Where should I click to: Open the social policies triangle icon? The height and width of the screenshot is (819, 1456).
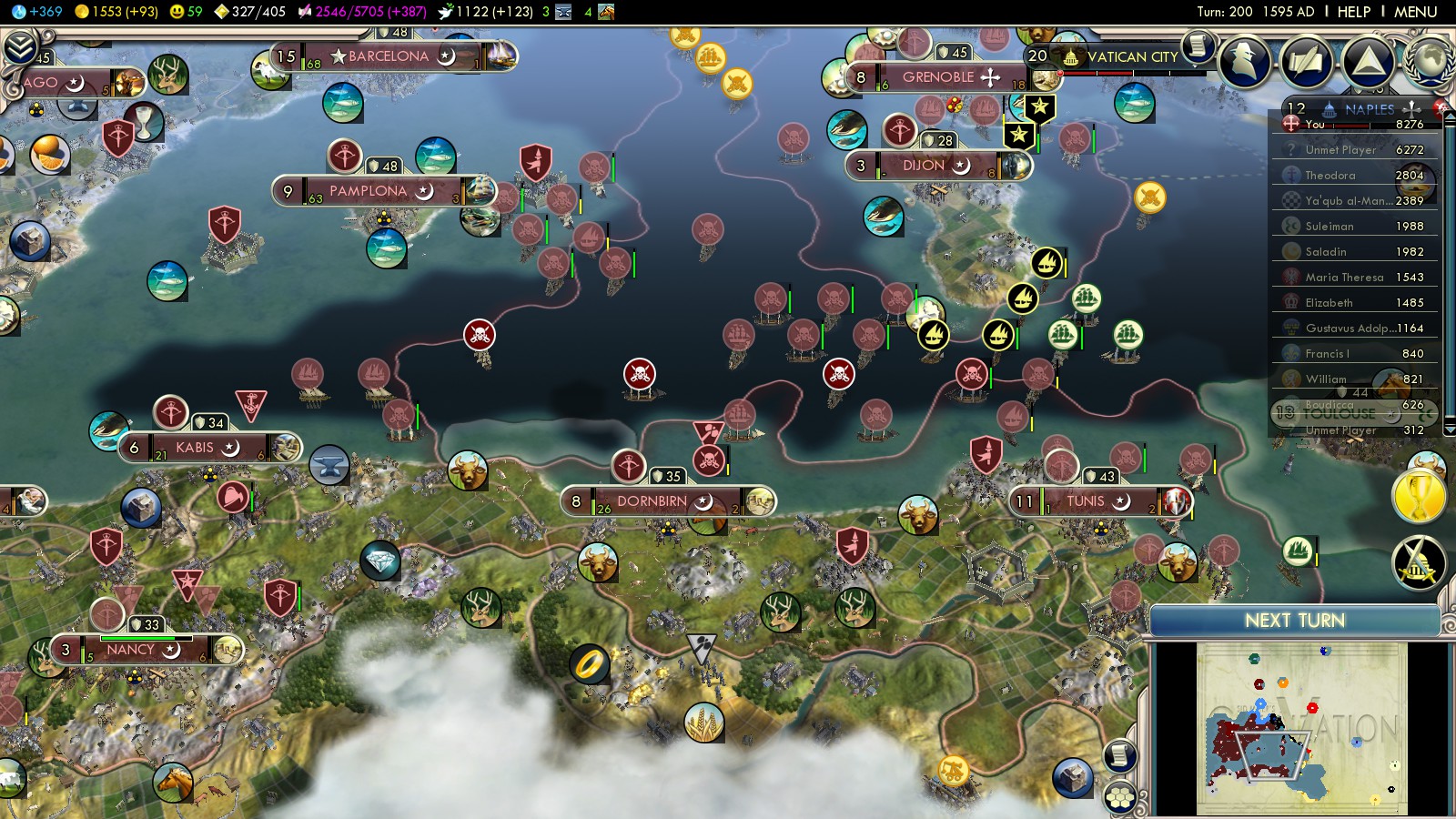[1367, 62]
